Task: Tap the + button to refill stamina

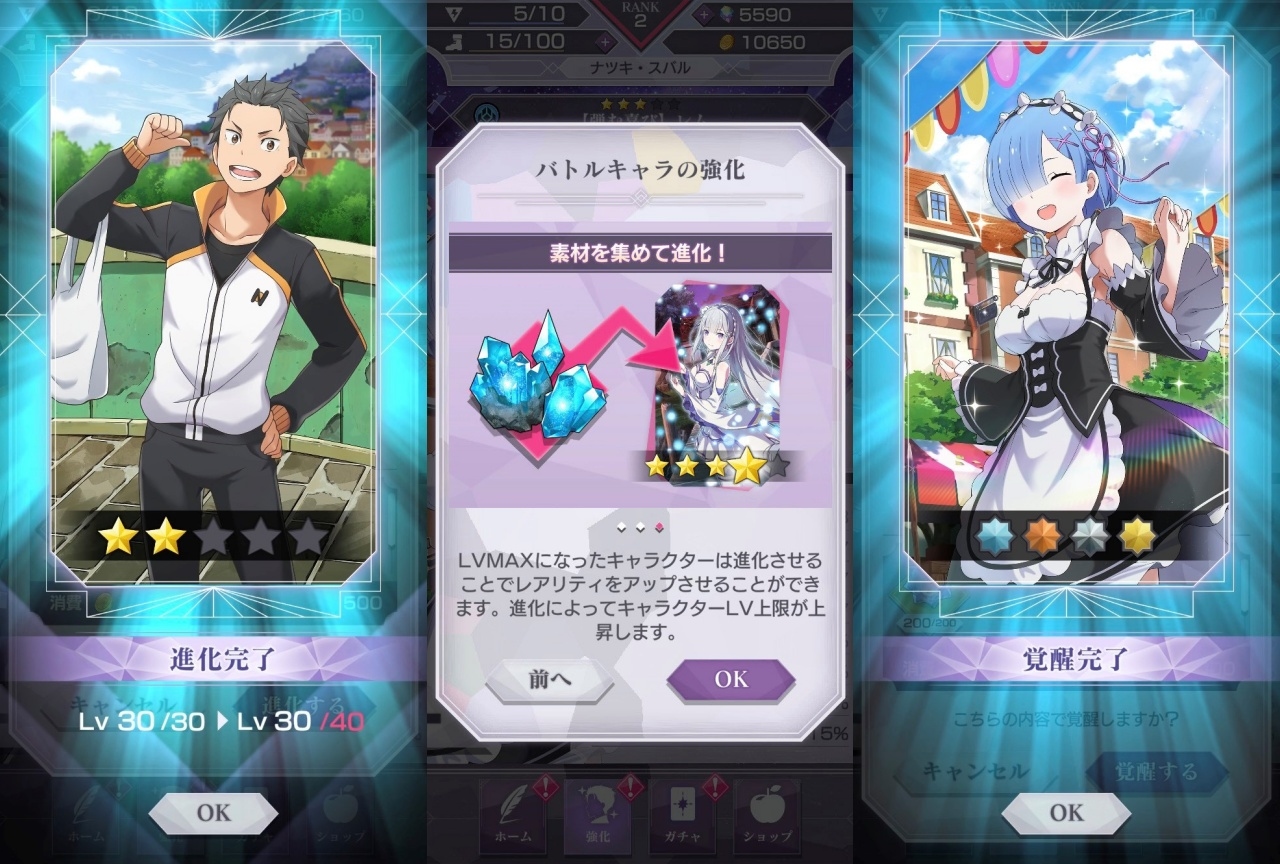Action: pos(604,41)
